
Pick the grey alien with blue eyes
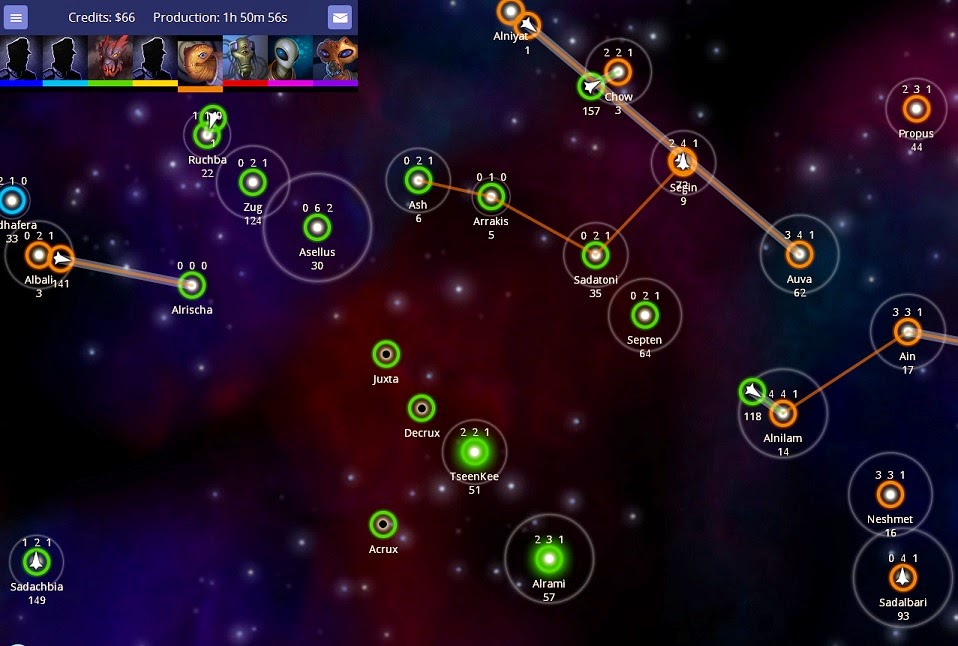(290, 58)
